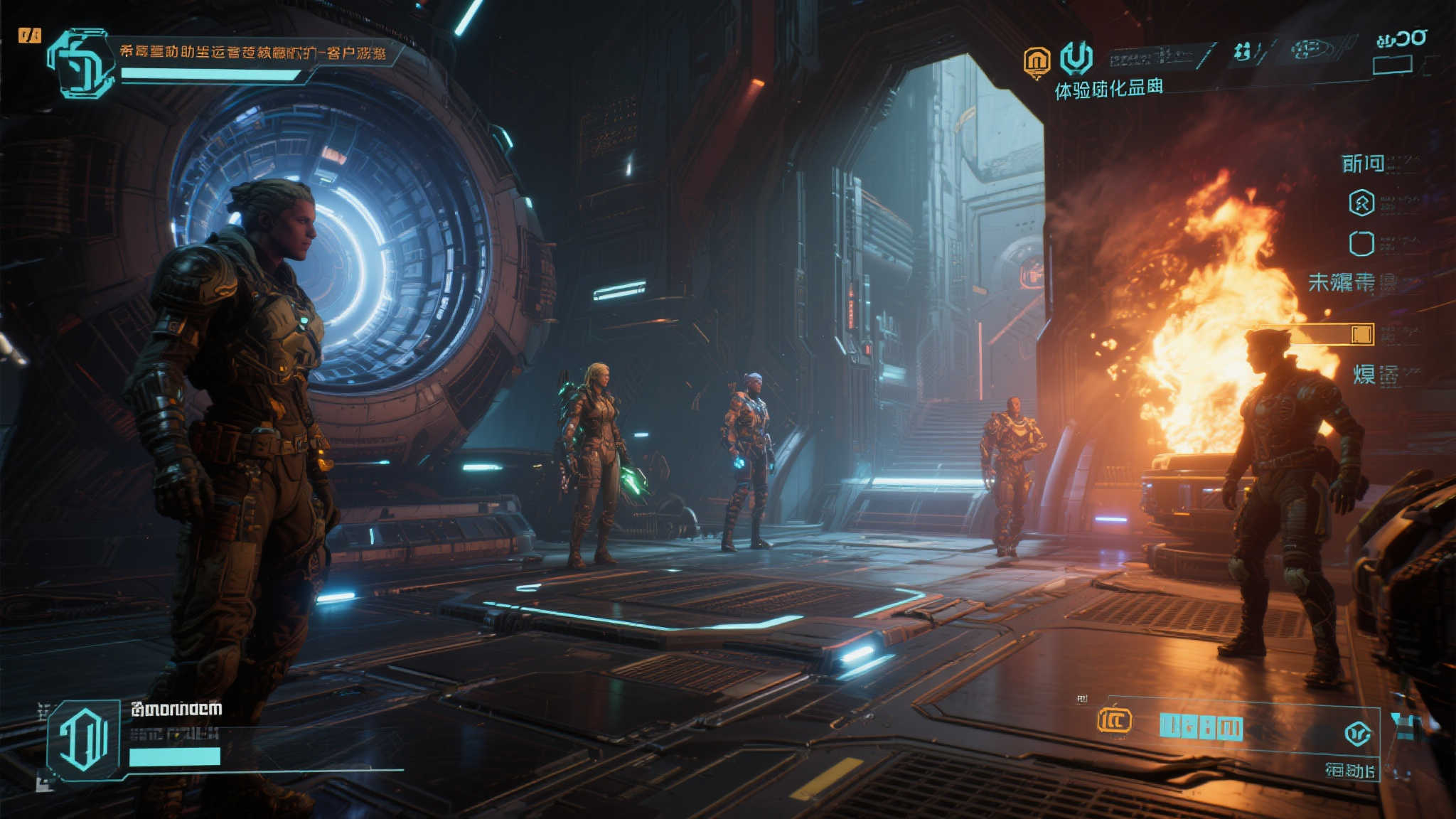Screen dimensions: 1456x819
Task: Select the hexagon icon with the figure symbol
Action: tap(1361, 203)
